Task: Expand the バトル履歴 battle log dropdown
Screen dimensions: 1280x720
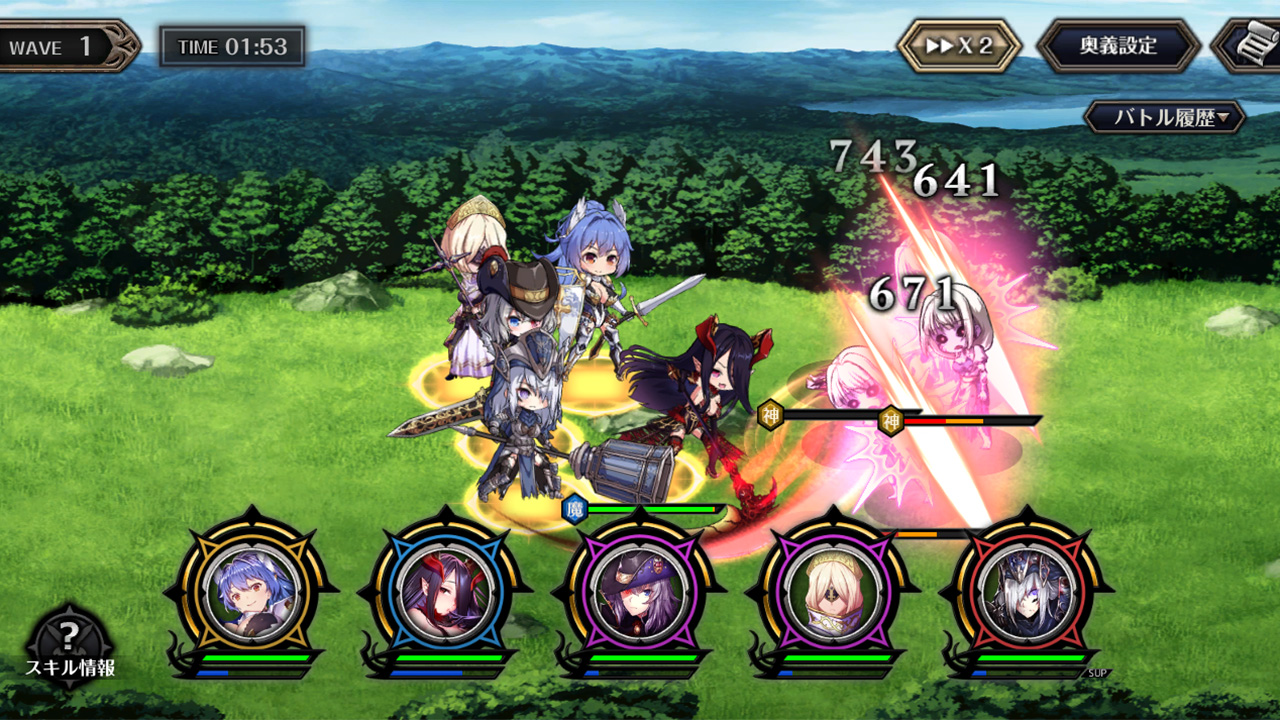Action: point(1165,117)
